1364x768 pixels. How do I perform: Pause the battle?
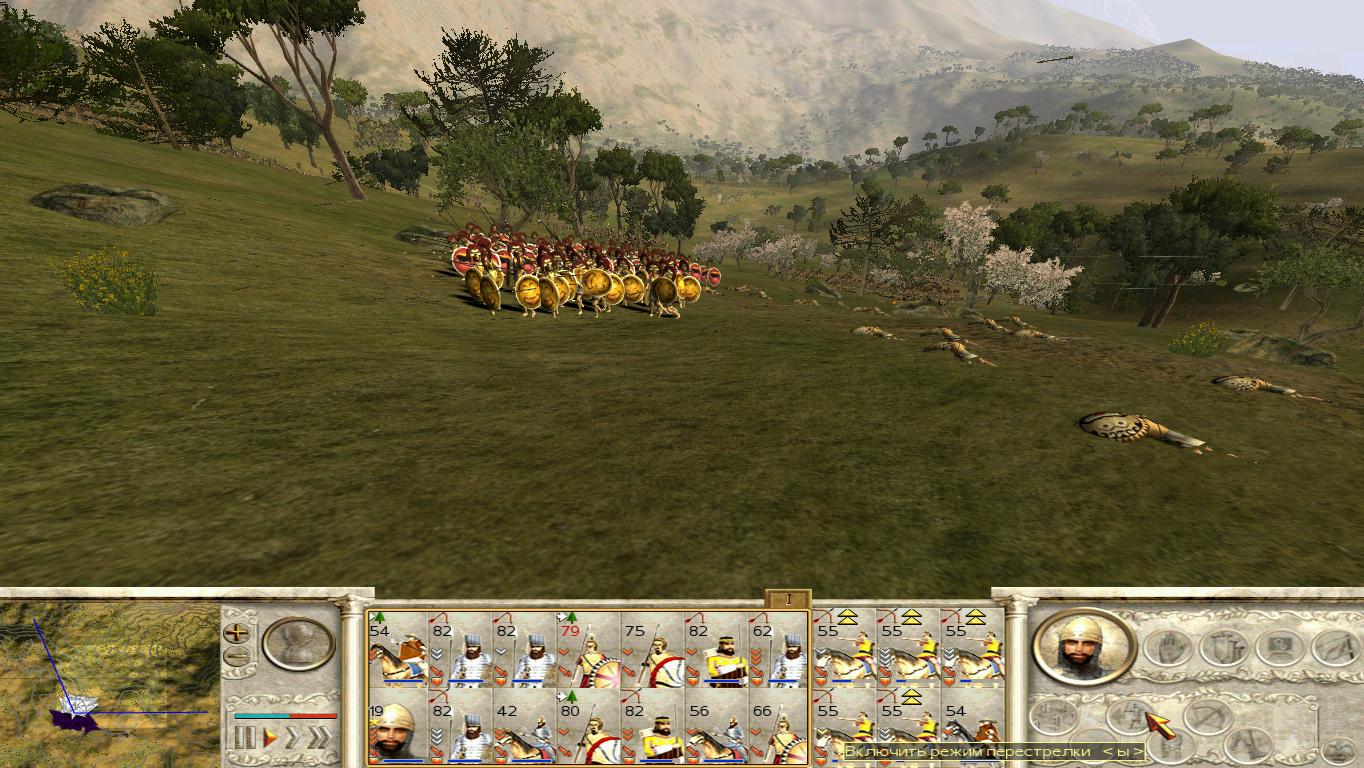[244, 738]
